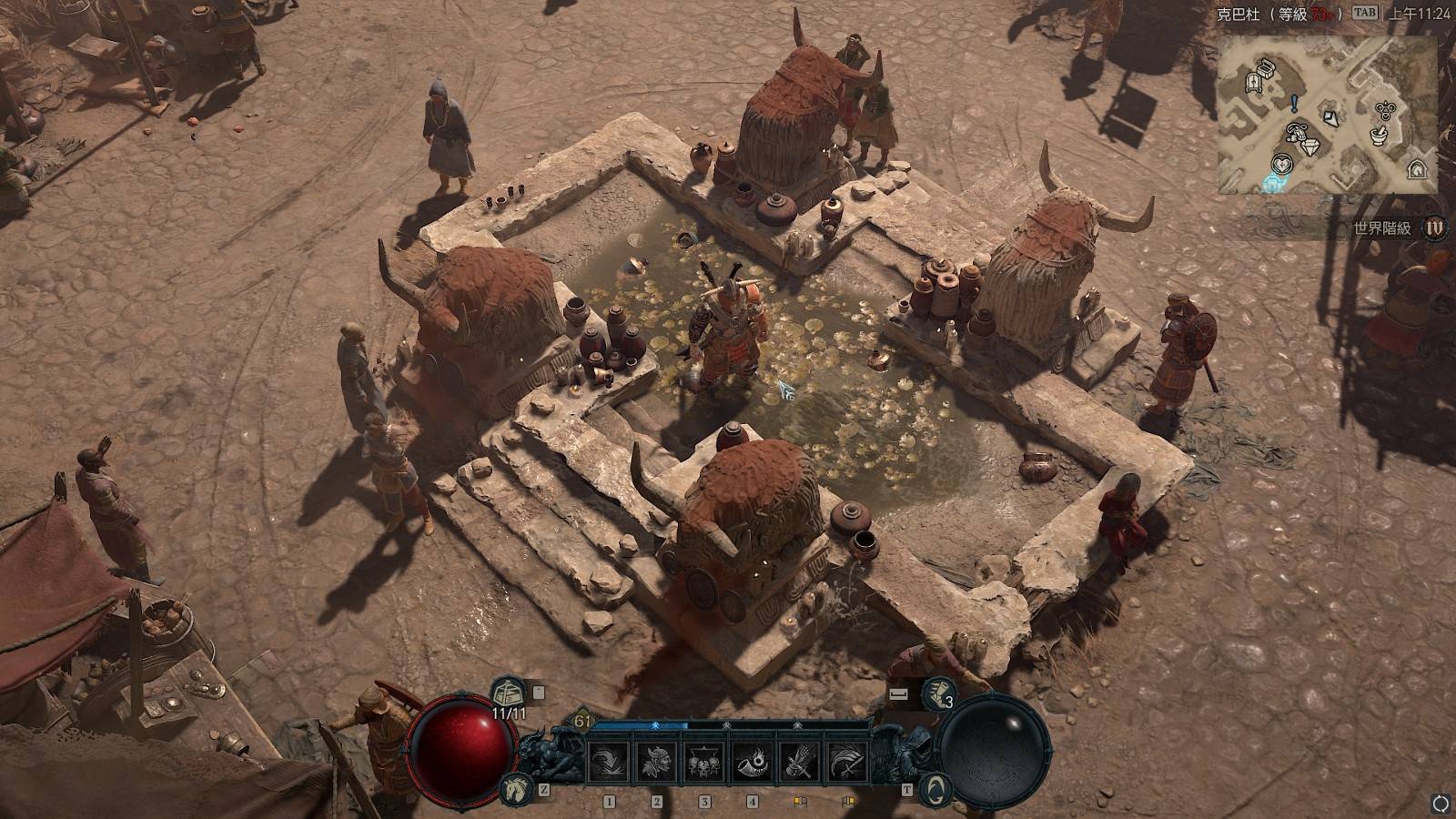1456x819 pixels.
Task: Open the minimap of Kehjistan town
Action: [1328, 115]
